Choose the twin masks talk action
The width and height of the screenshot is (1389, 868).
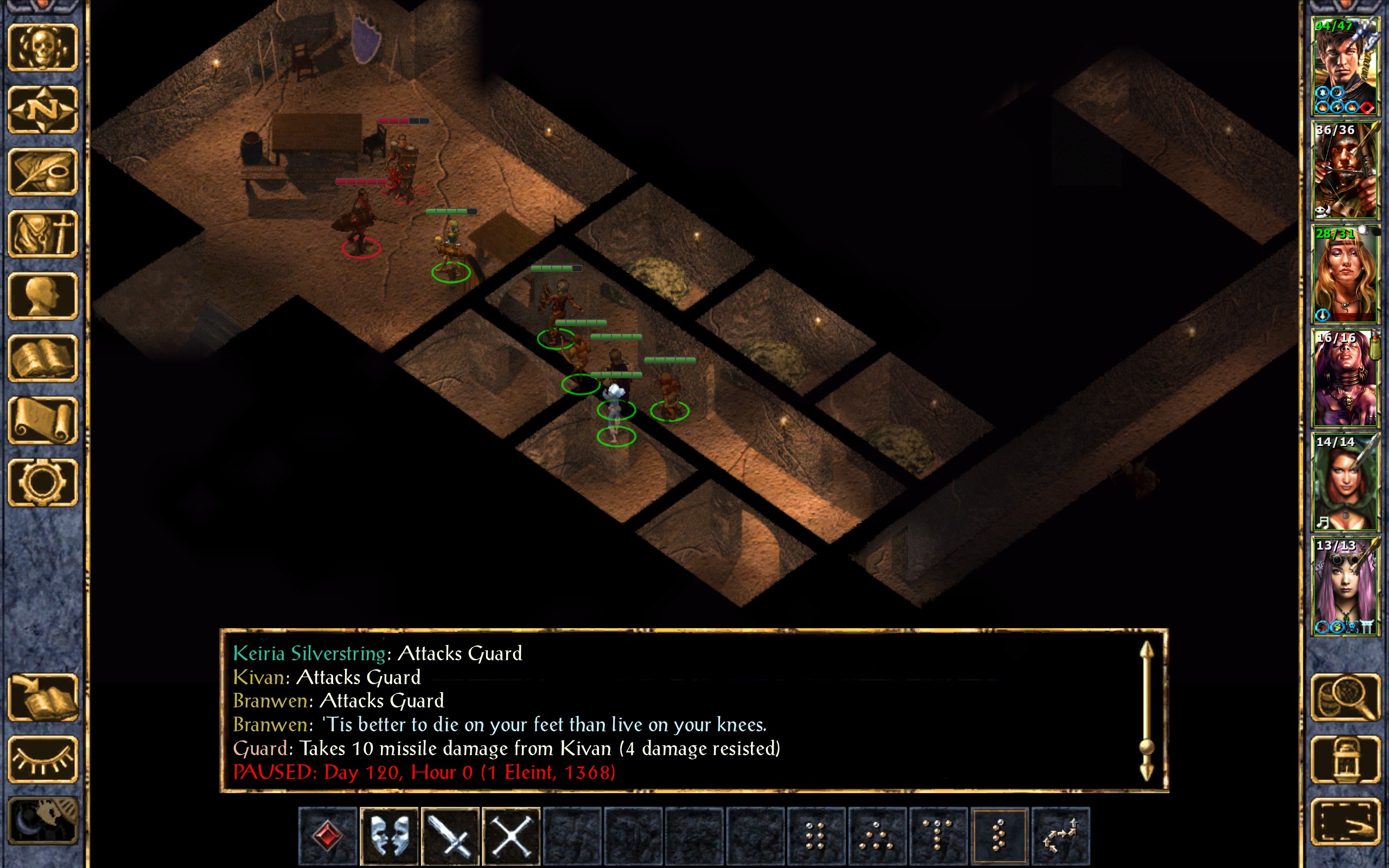pyautogui.click(x=389, y=835)
